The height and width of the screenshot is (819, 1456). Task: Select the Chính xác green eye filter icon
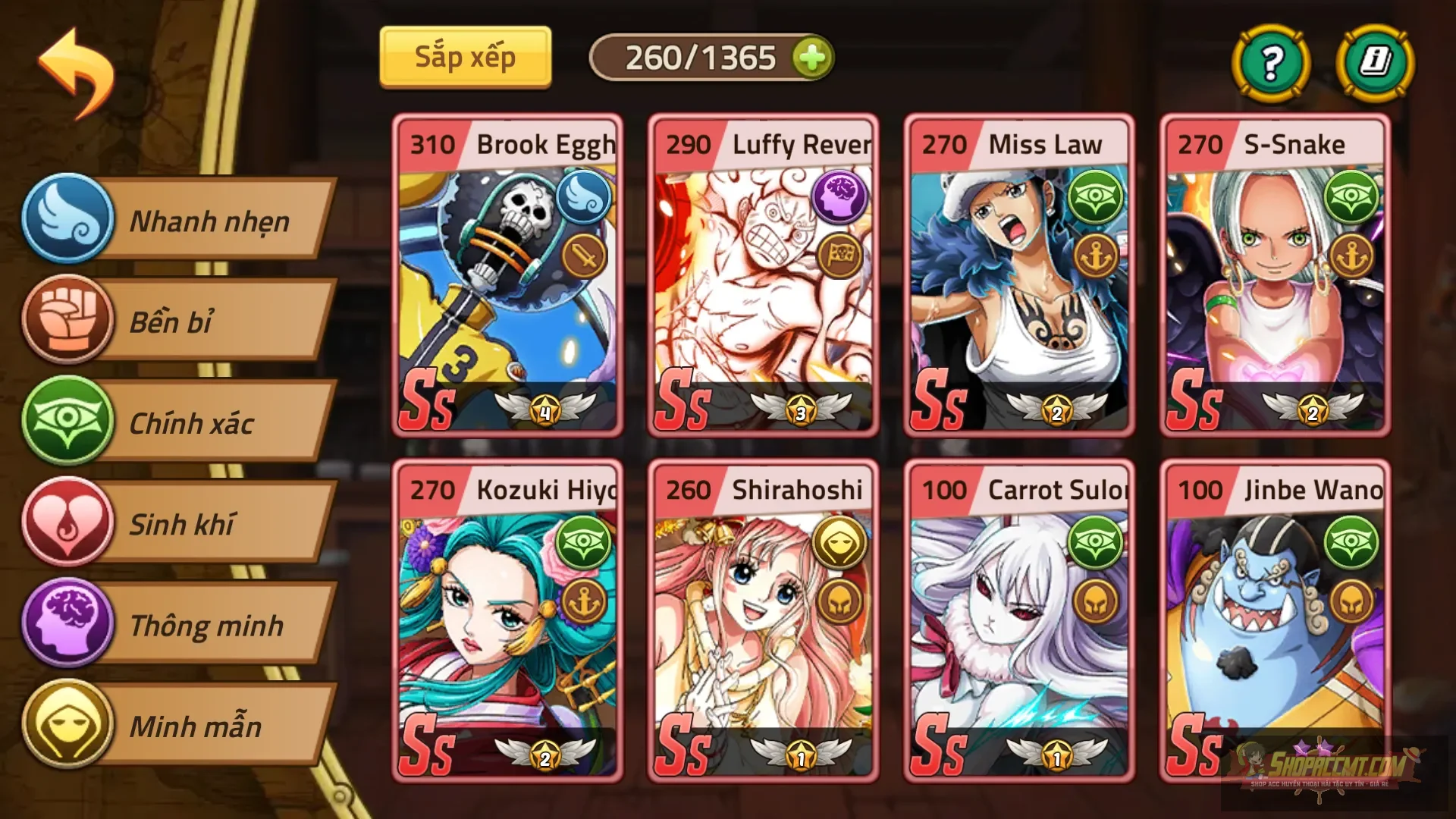[x=68, y=424]
